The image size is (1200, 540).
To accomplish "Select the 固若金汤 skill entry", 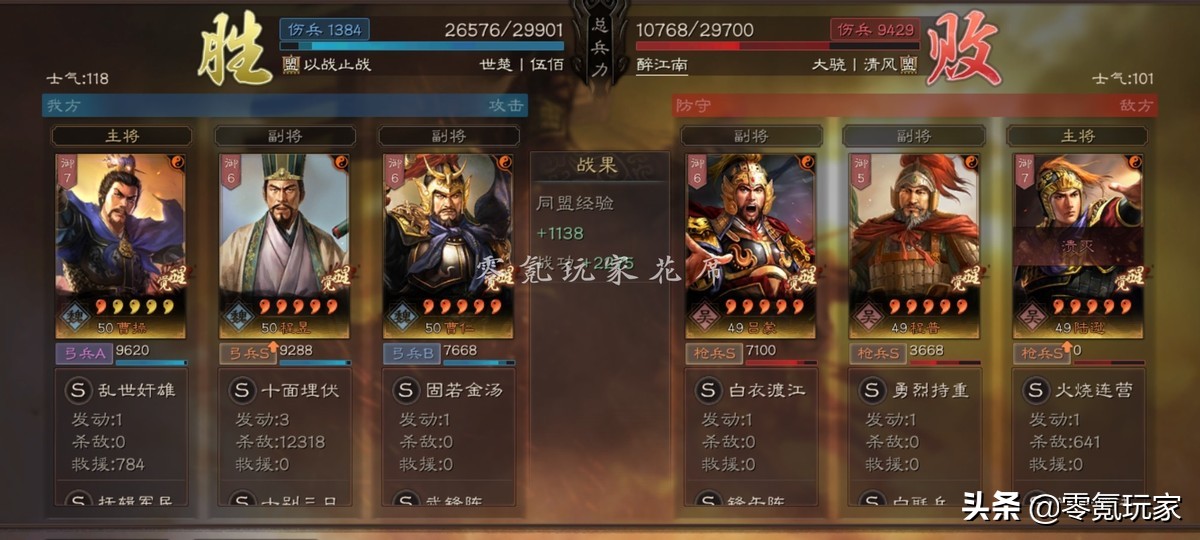I will [x=448, y=390].
